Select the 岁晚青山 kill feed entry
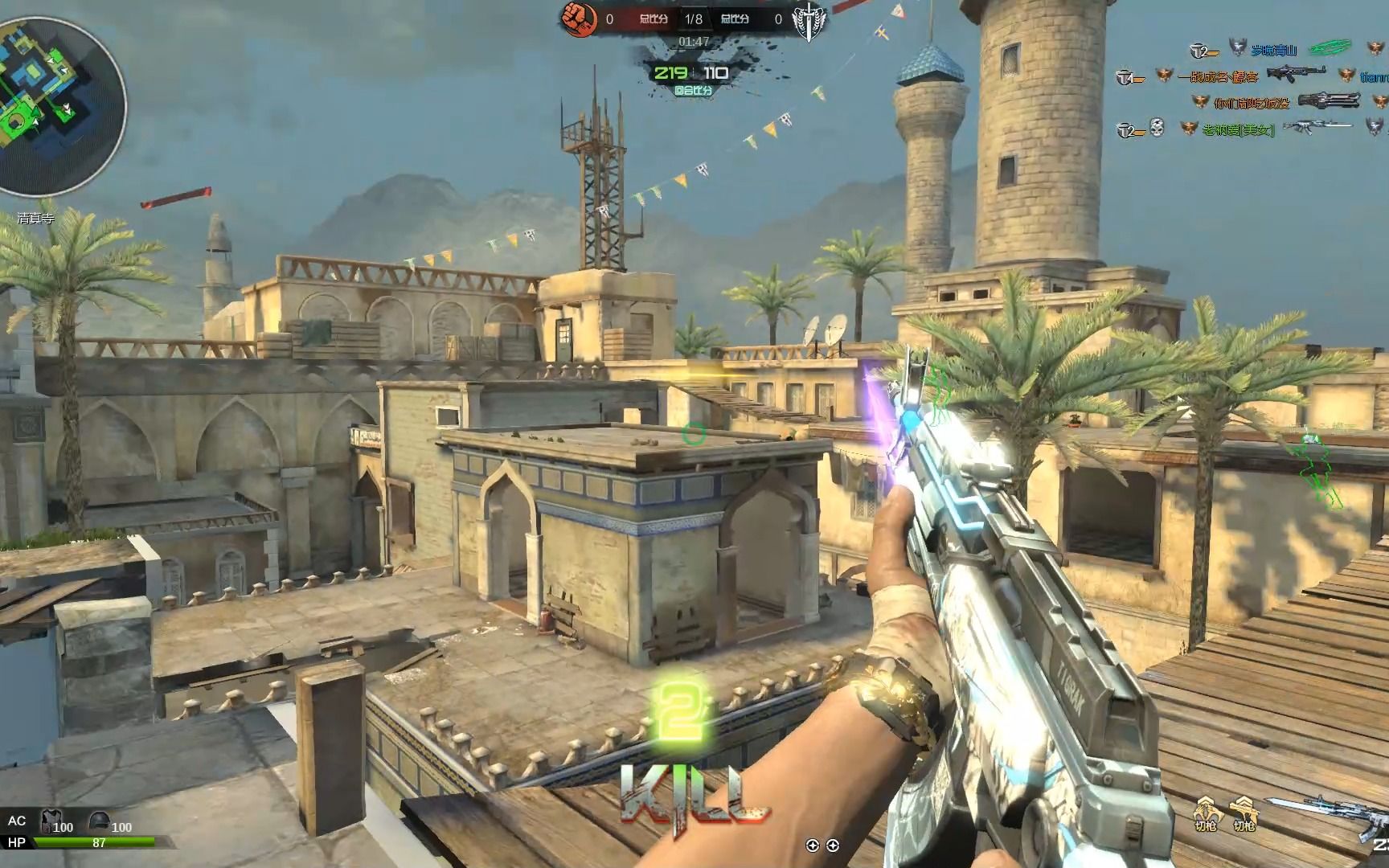The image size is (1389, 868). tap(1273, 51)
